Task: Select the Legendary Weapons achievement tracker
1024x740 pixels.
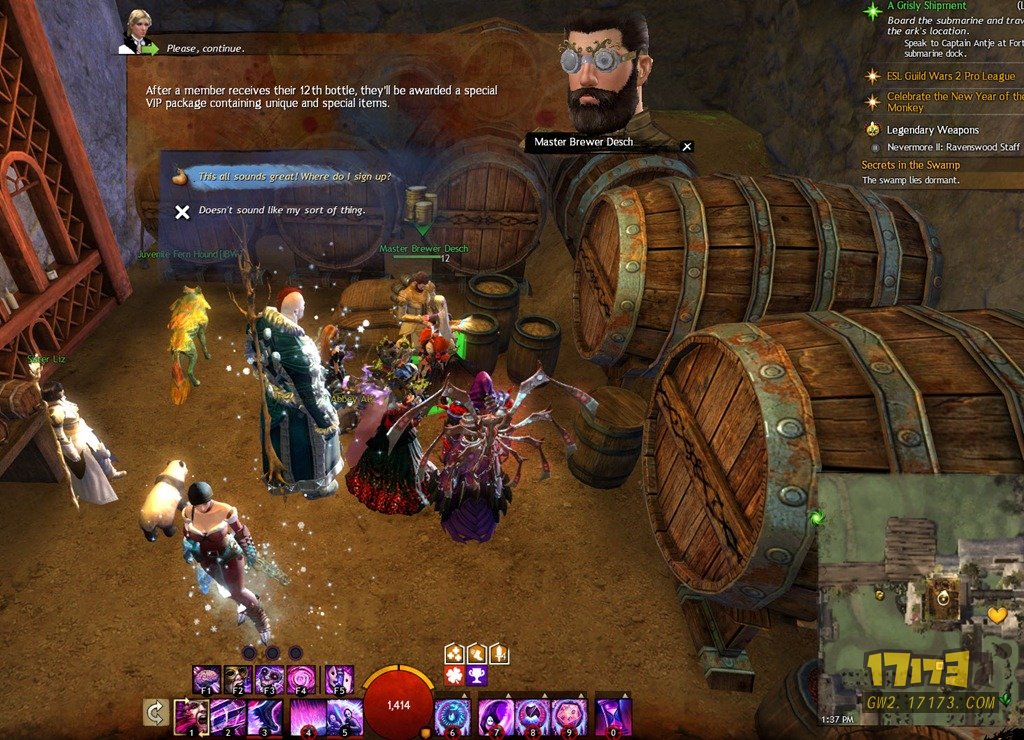Action: pos(932,130)
